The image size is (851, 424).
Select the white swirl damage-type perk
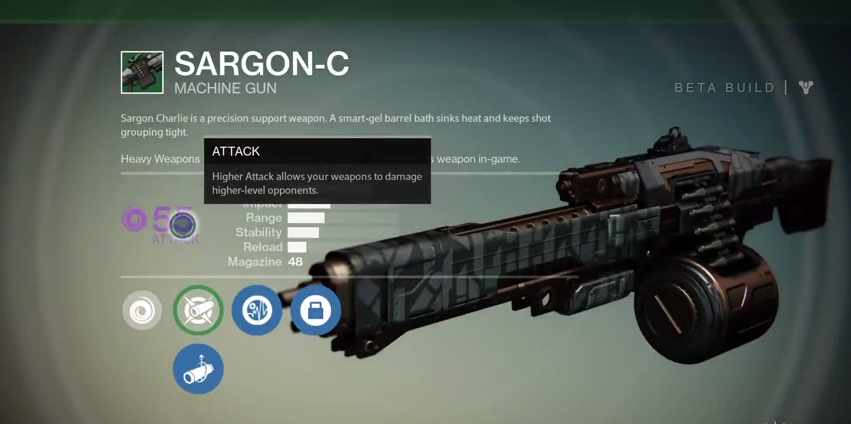142,310
